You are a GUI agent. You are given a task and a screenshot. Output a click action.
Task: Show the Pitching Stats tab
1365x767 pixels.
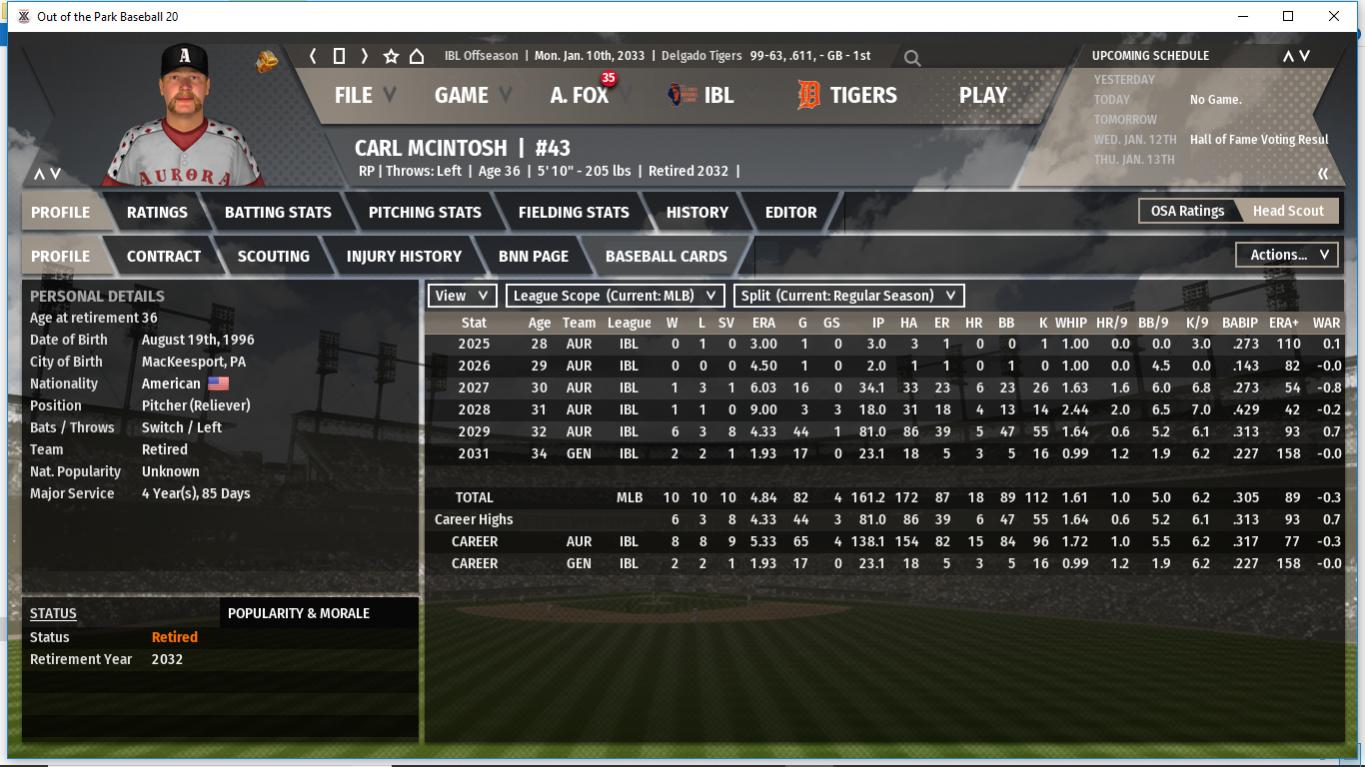pyautogui.click(x=425, y=212)
